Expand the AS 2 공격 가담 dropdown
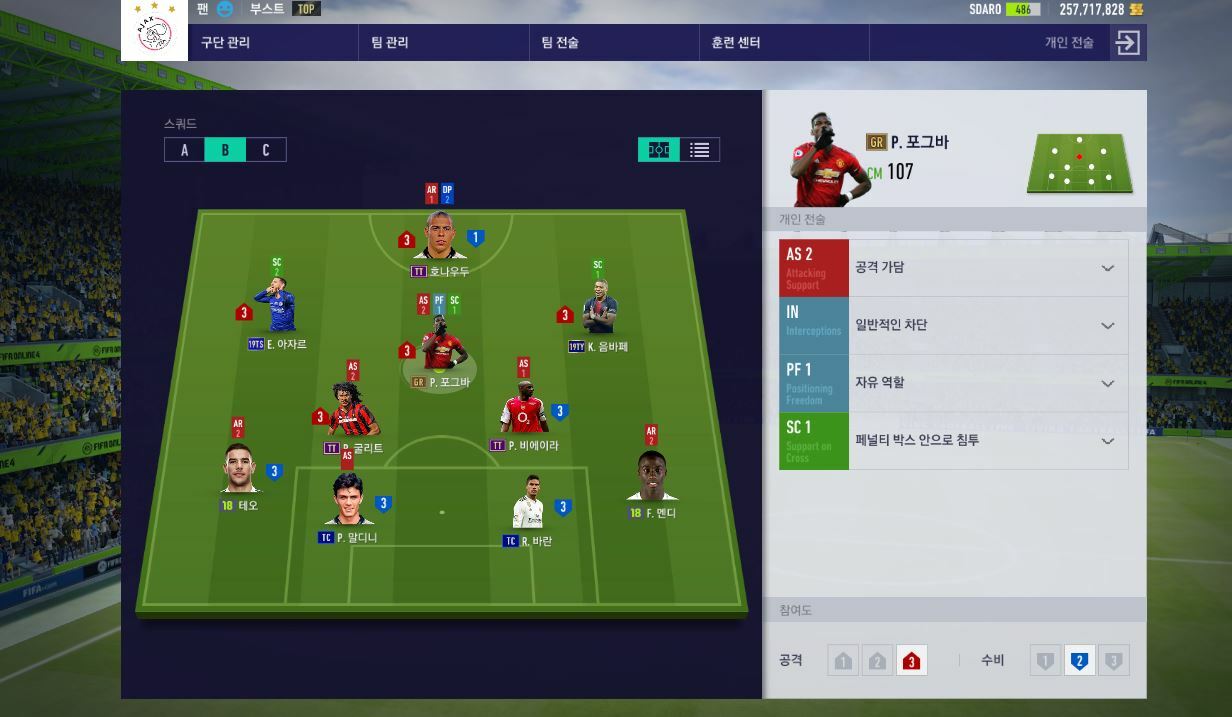Image resolution: width=1232 pixels, height=717 pixels. click(1107, 268)
